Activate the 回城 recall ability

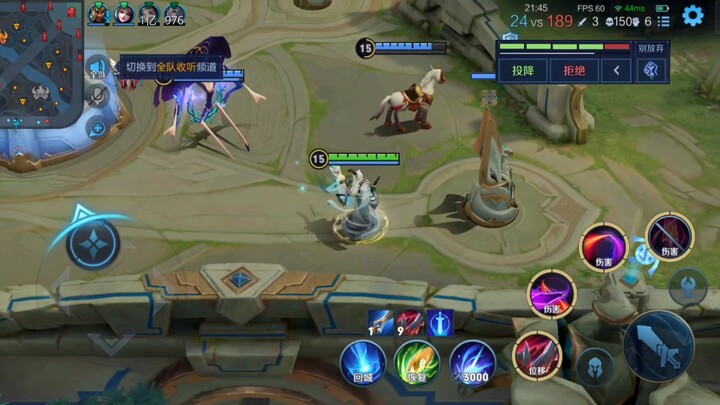pos(362,363)
